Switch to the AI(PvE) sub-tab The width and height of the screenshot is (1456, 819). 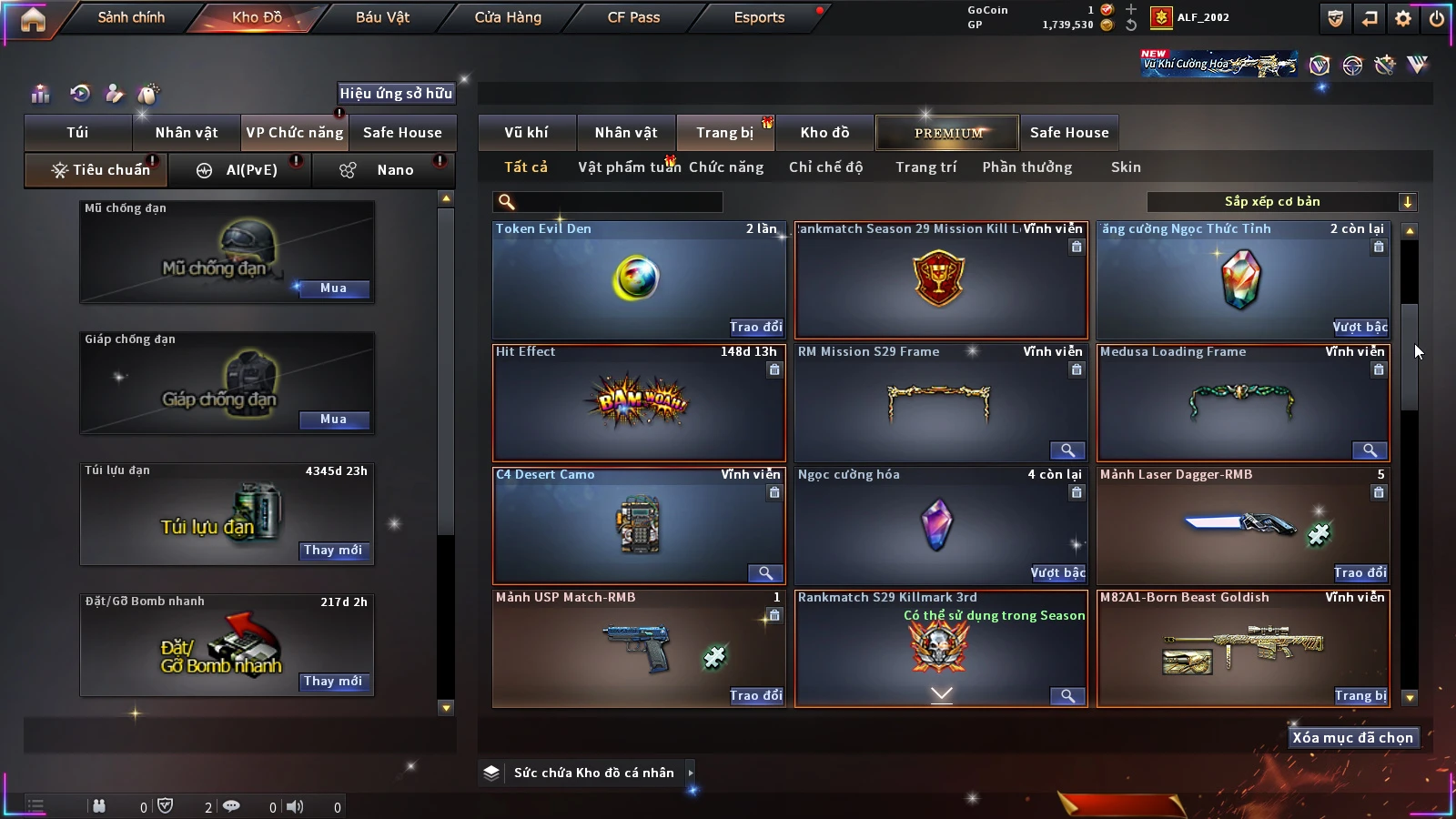(x=250, y=170)
